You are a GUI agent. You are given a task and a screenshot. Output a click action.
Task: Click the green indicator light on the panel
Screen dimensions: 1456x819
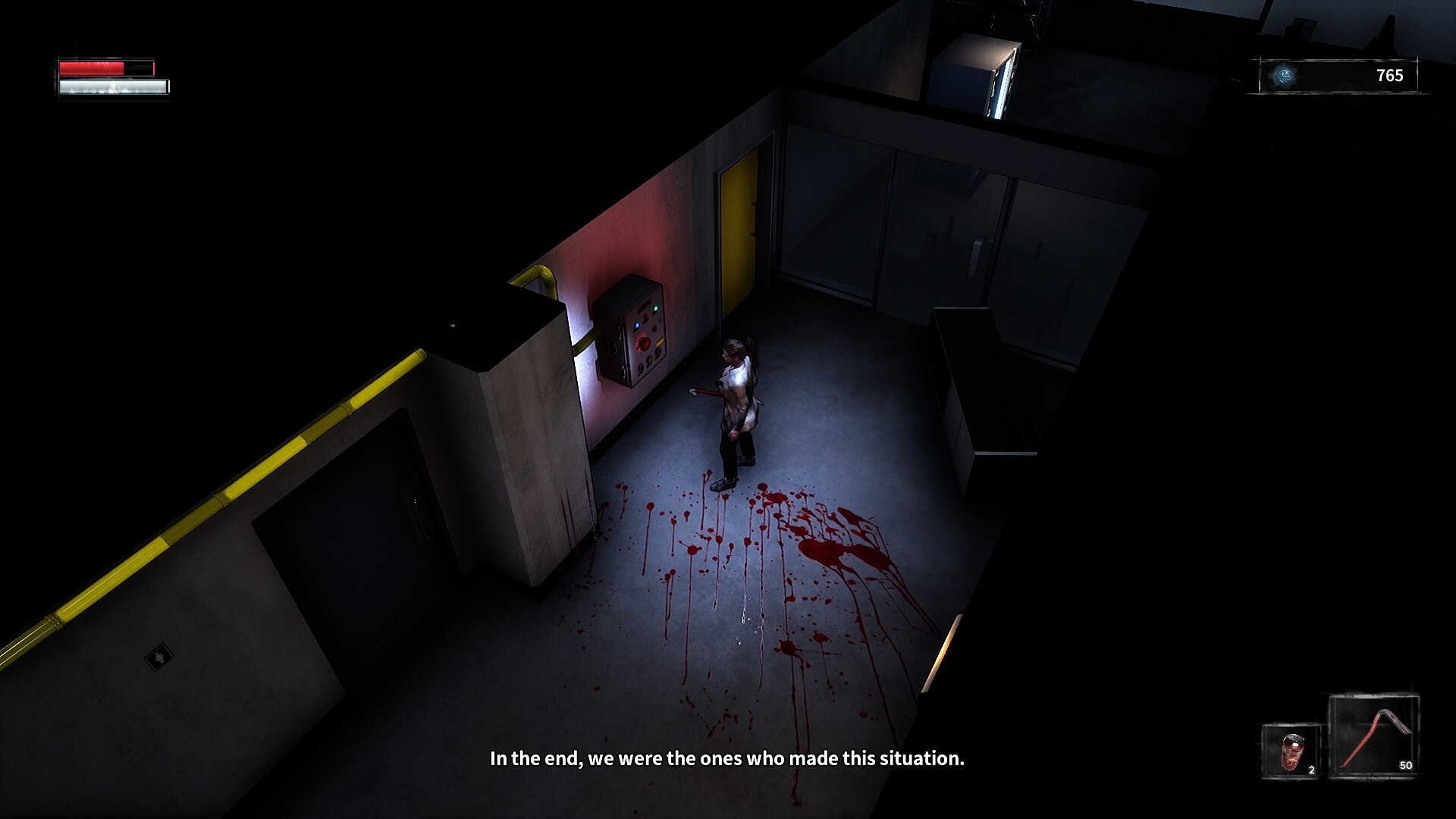coord(655,308)
